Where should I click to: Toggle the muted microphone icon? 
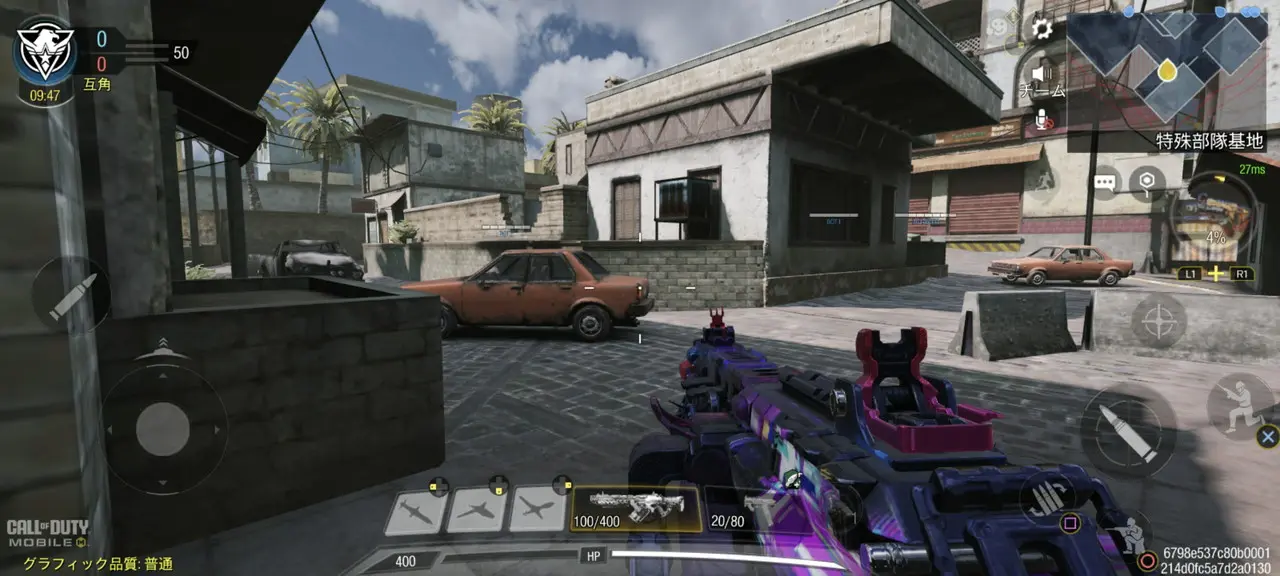(x=1041, y=120)
